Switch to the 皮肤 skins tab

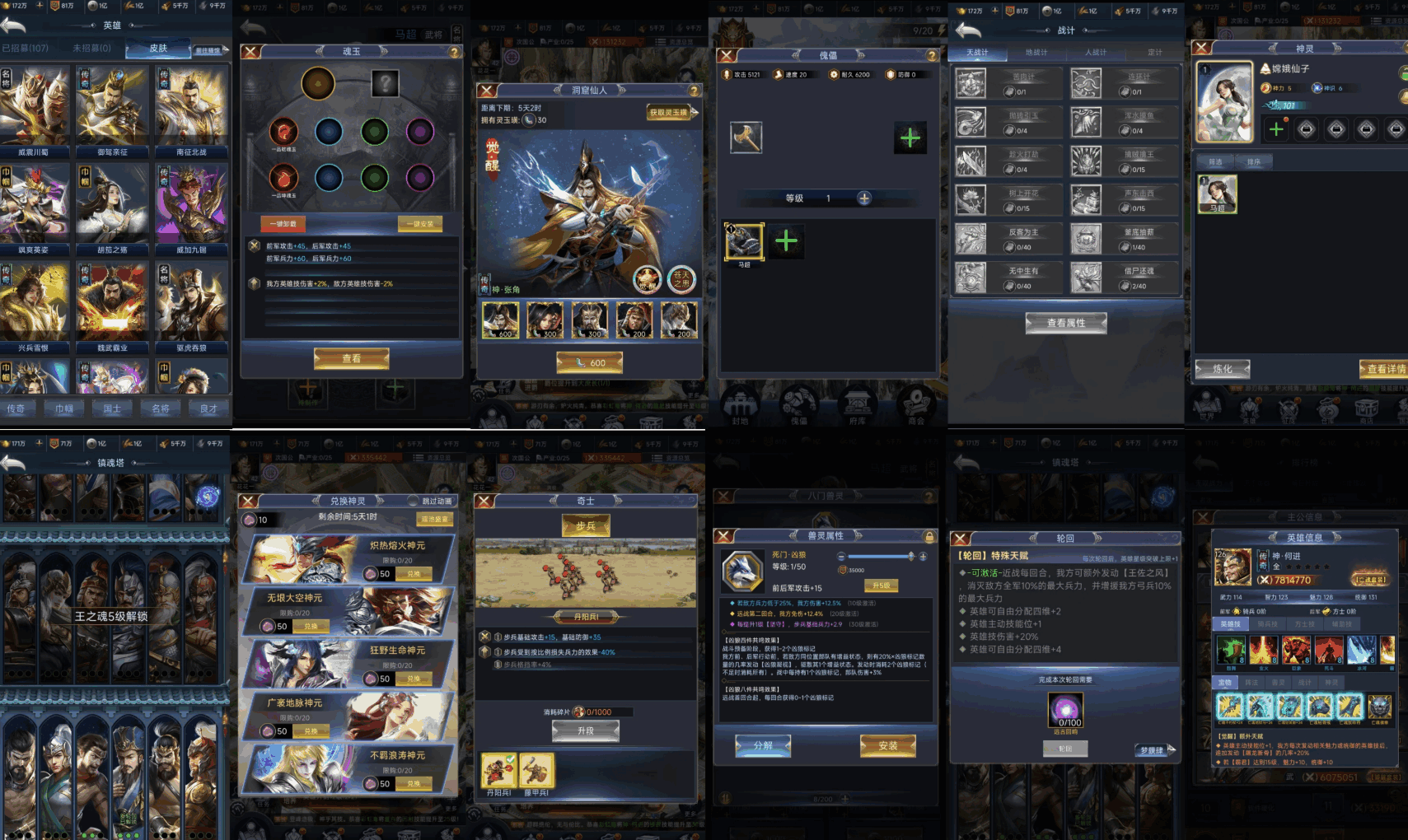coord(158,49)
